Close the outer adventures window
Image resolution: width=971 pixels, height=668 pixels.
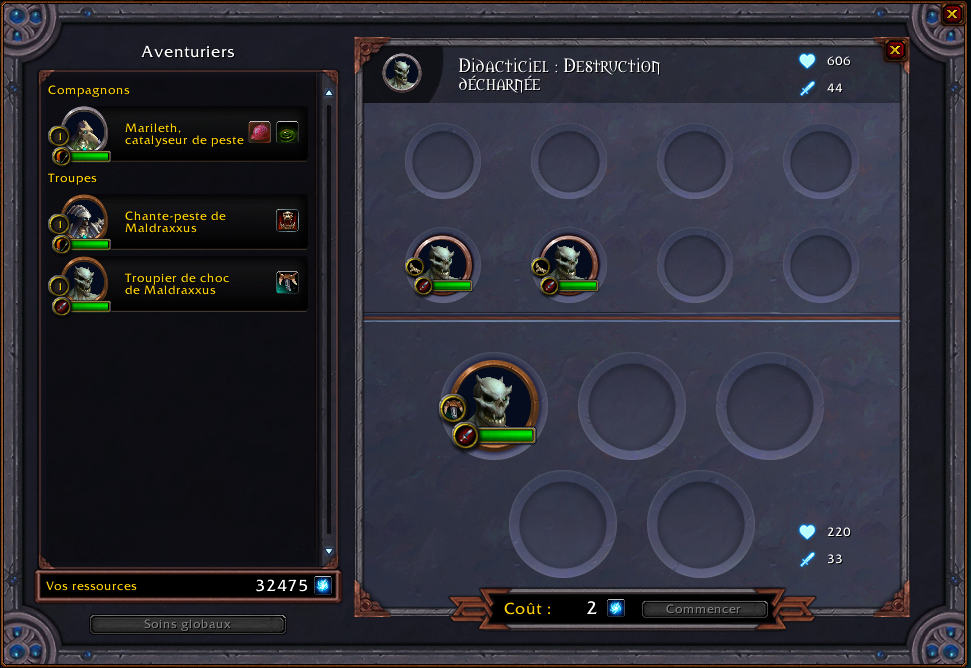coord(951,14)
